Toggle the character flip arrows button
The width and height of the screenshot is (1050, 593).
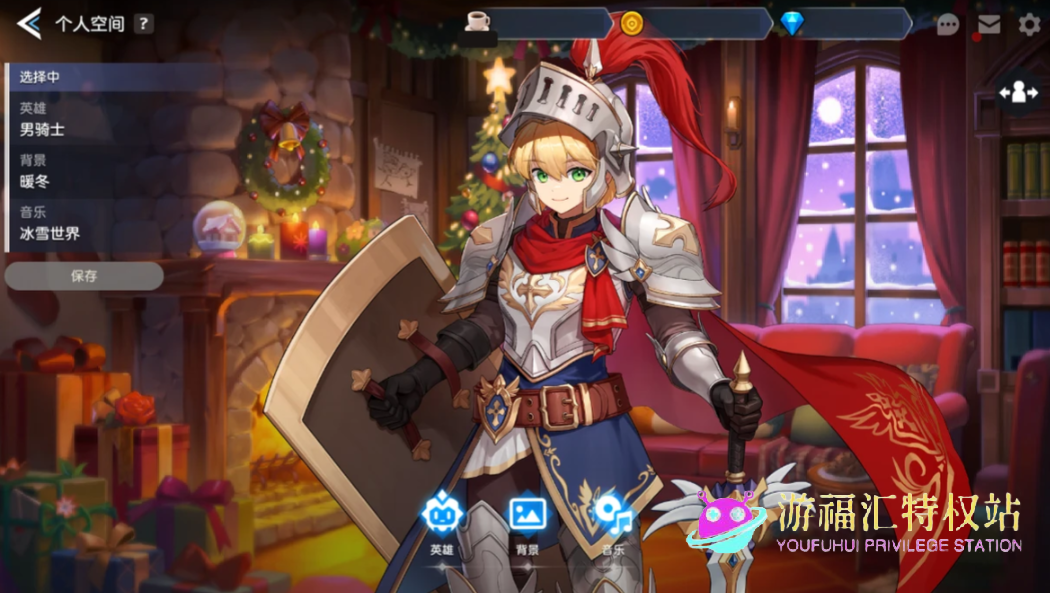(1019, 93)
